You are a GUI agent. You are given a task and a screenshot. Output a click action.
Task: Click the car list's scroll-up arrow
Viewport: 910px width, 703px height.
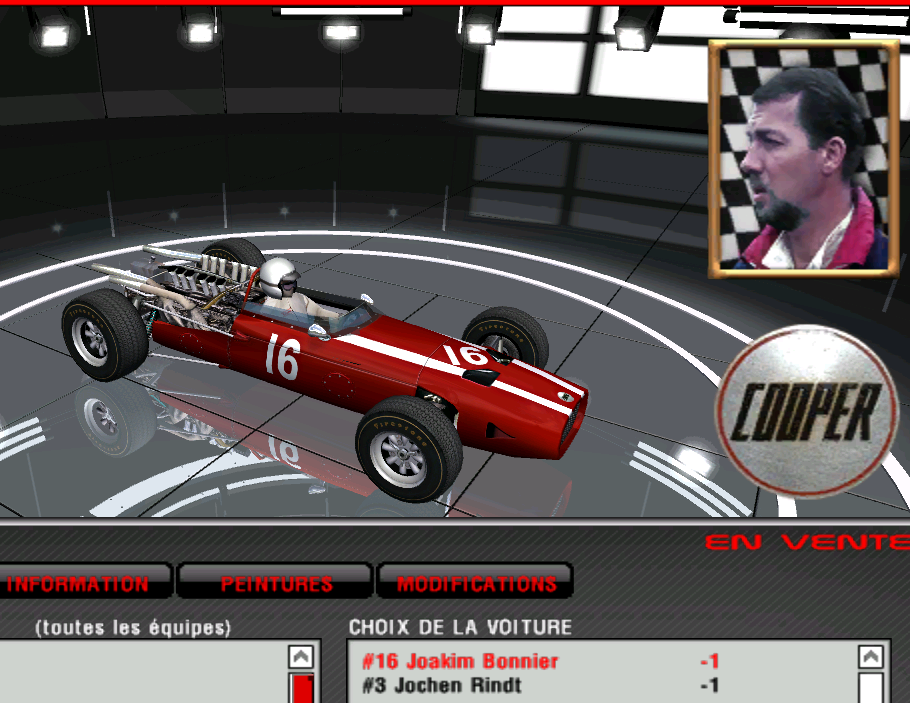pos(871,657)
